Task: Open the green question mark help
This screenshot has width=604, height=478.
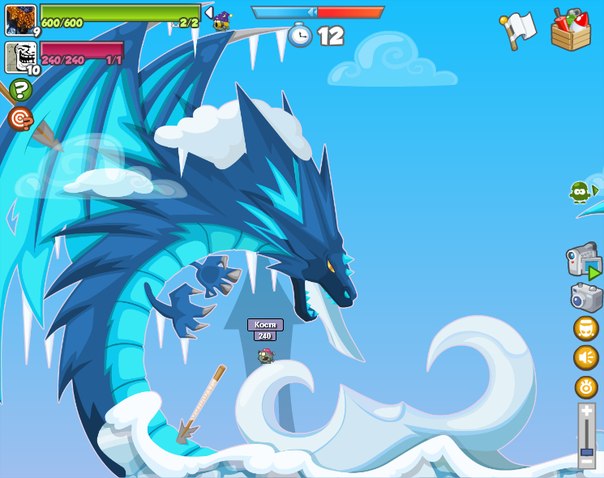Action: coord(20,90)
